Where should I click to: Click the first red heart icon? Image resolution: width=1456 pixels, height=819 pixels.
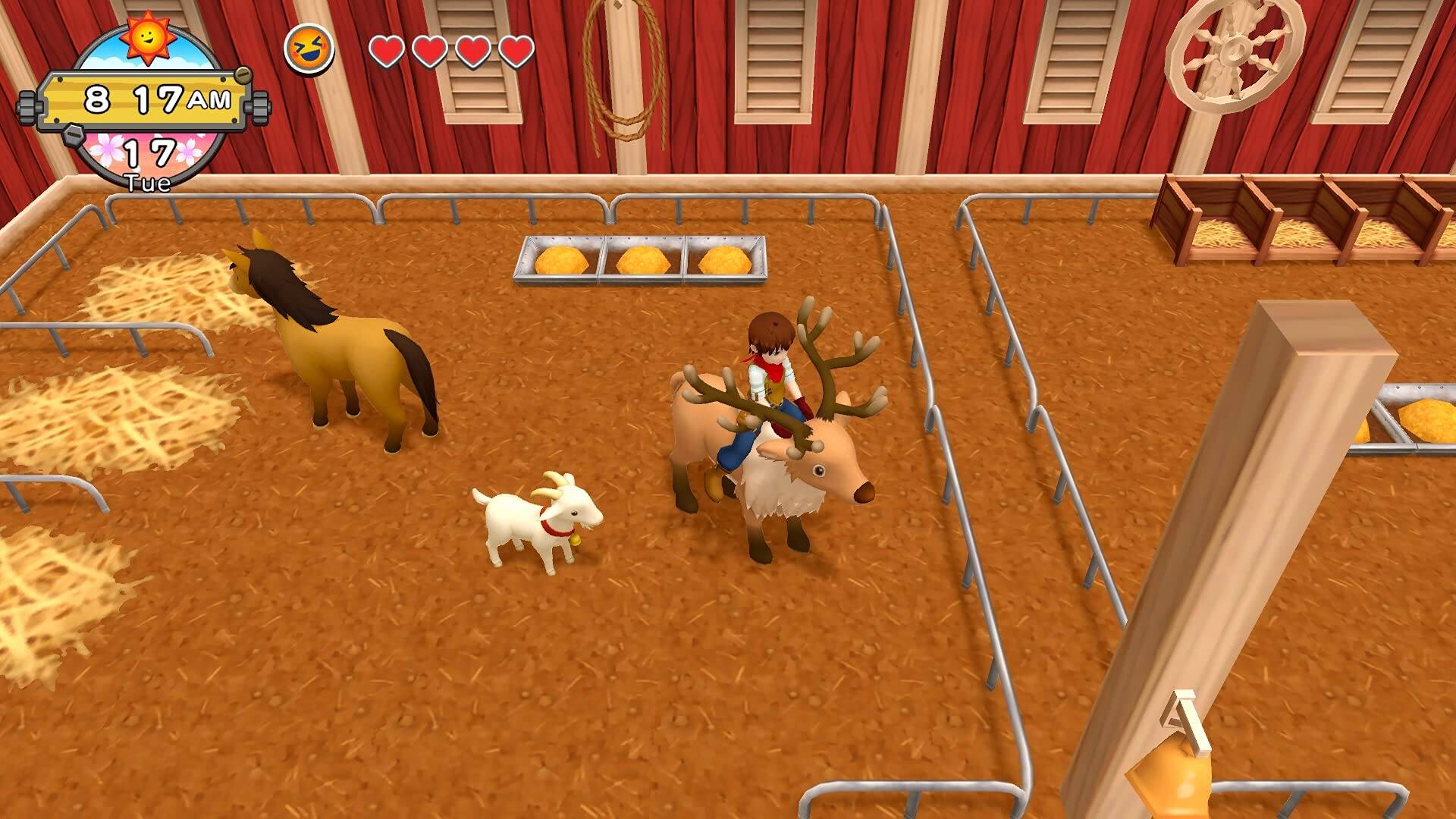(387, 52)
